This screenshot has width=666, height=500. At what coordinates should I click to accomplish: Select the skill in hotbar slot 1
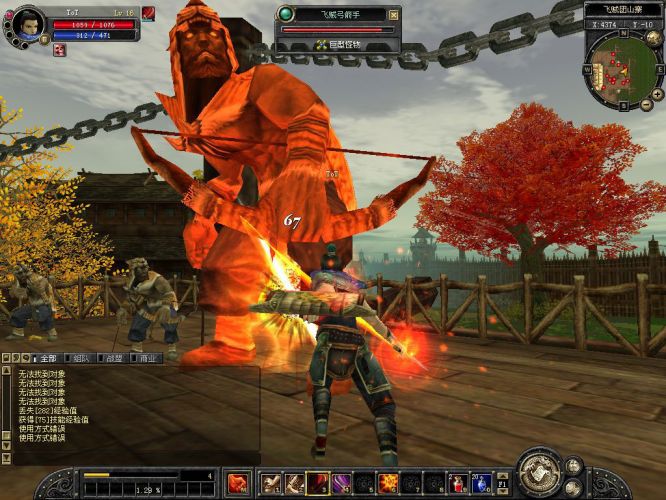pyautogui.click(x=271, y=484)
